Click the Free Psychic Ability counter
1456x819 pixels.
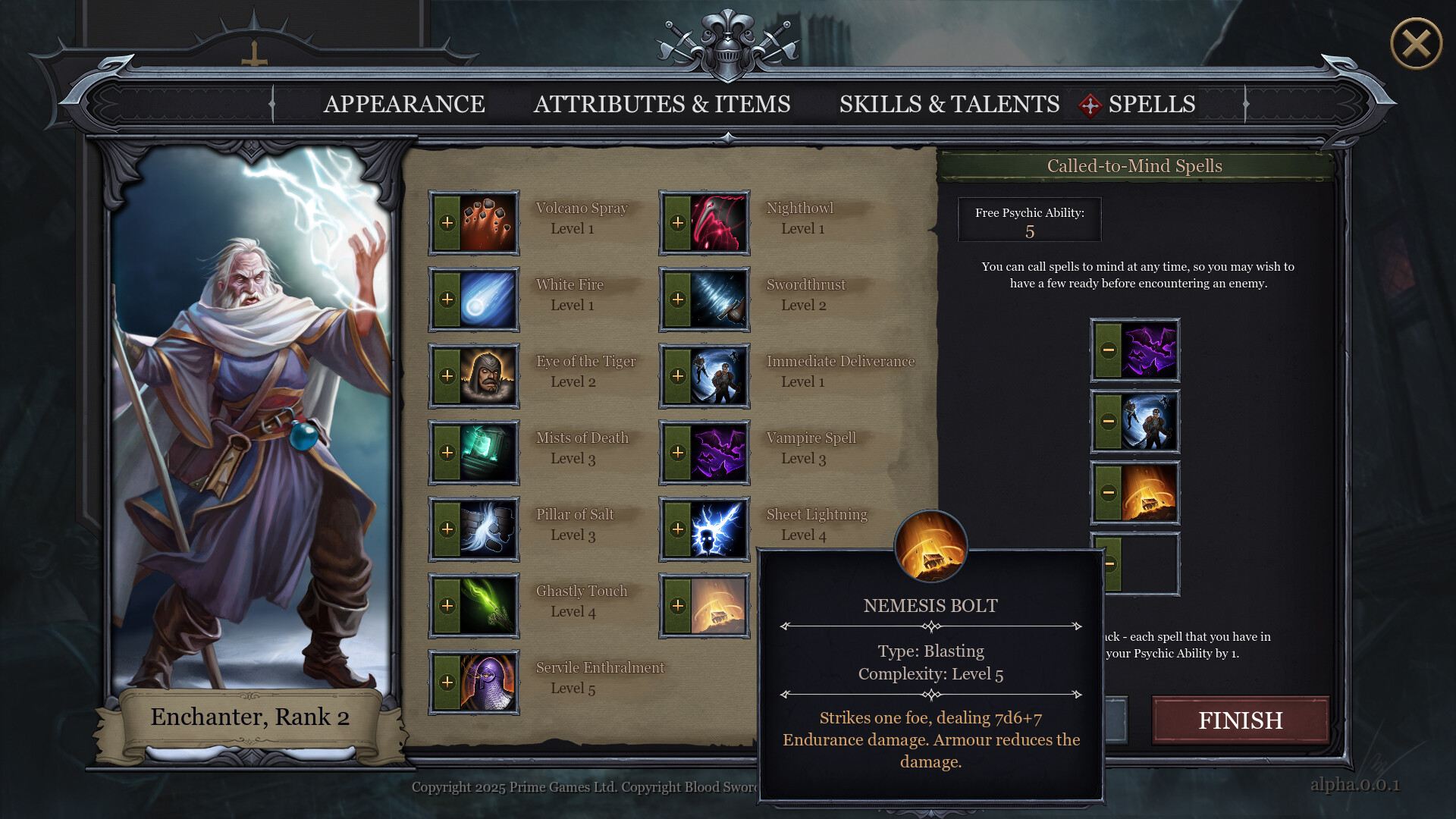pos(1029,220)
